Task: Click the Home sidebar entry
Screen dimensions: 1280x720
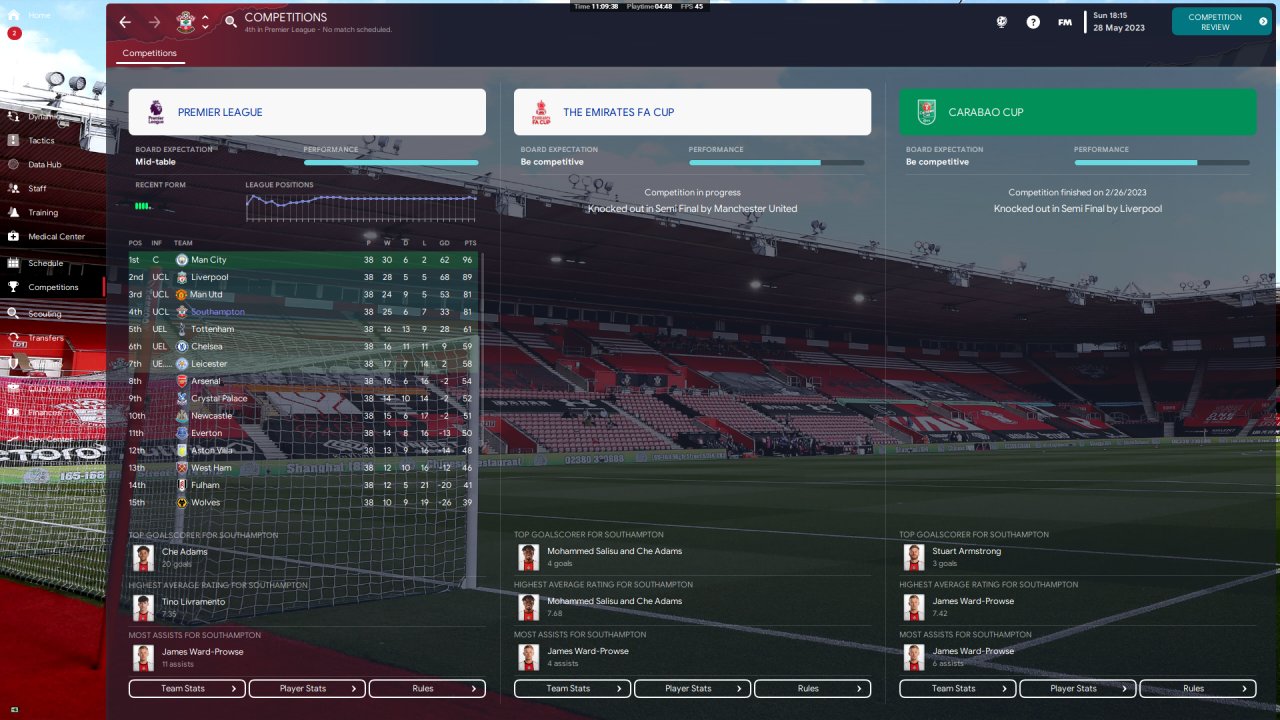Action: tap(39, 16)
